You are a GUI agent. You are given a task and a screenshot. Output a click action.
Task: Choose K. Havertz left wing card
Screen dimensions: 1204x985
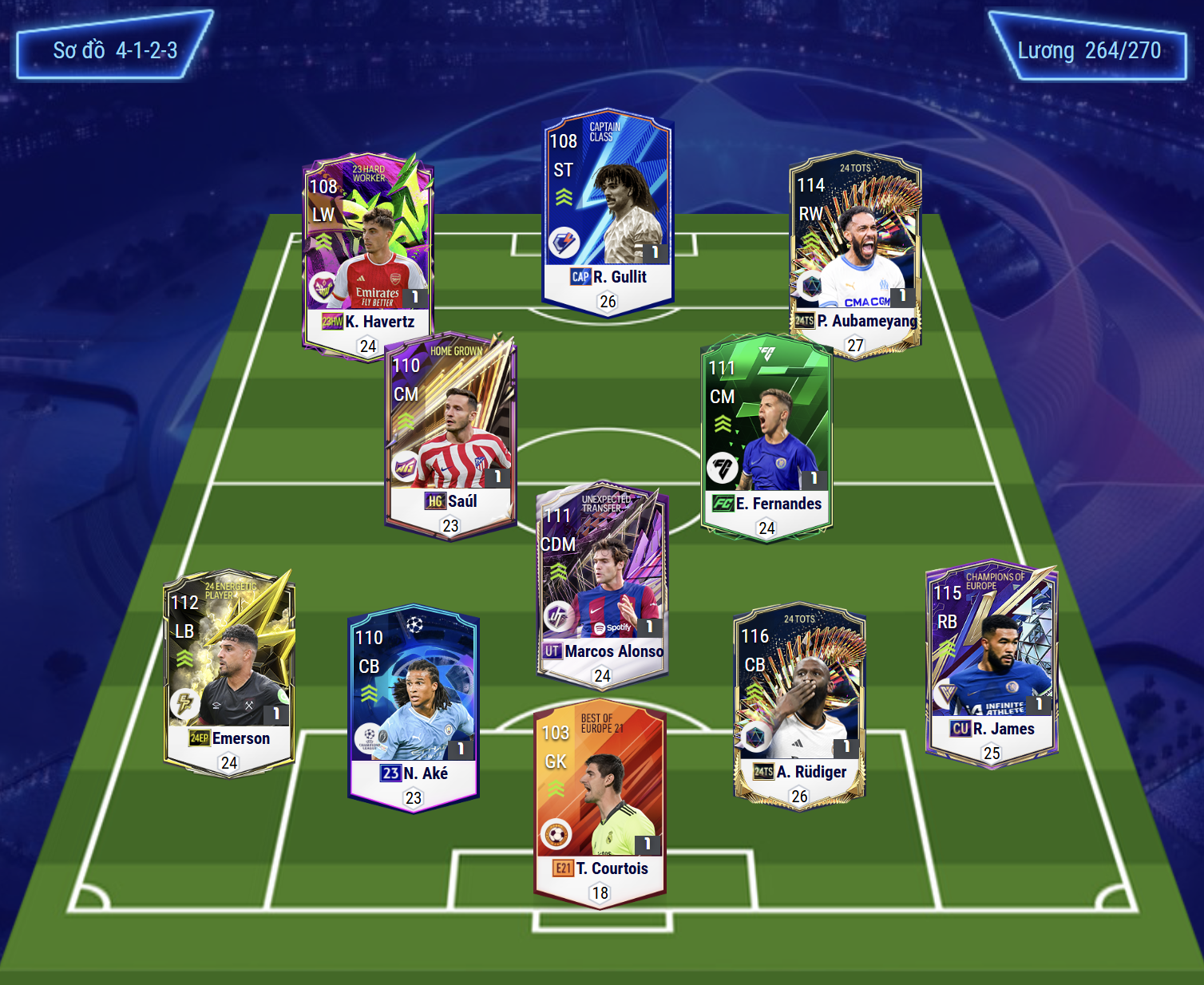point(368,255)
